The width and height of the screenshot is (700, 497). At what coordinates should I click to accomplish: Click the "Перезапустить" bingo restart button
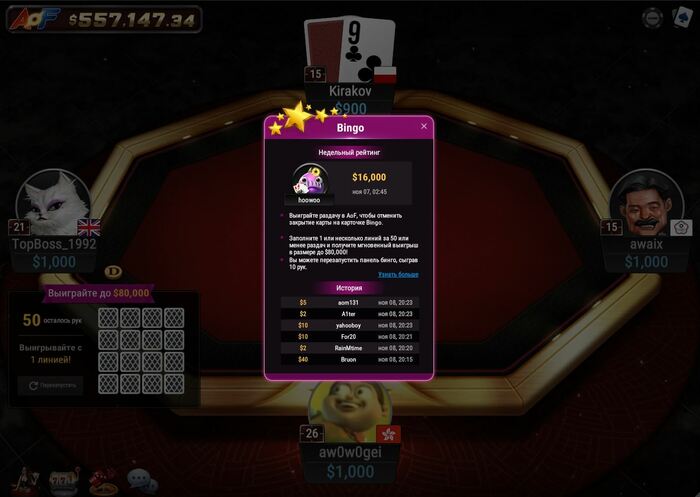(50, 384)
